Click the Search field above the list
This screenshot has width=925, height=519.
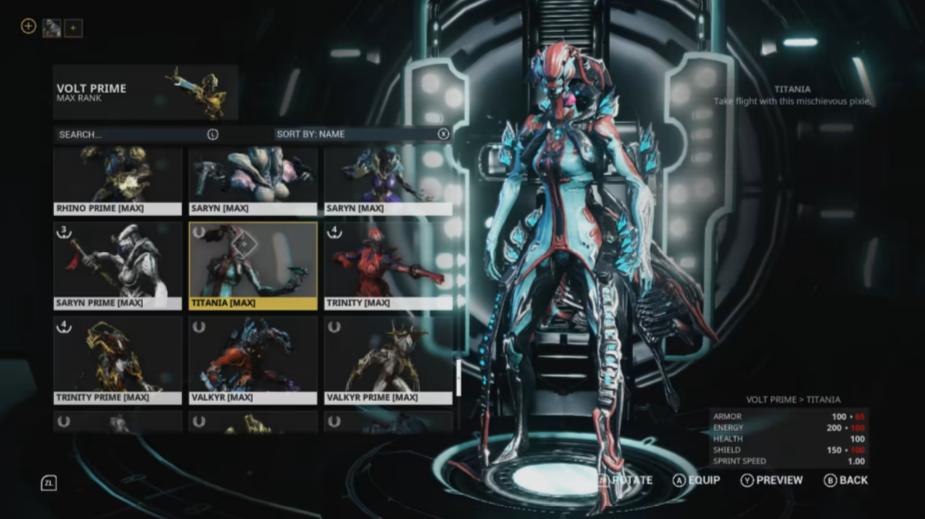click(x=135, y=134)
